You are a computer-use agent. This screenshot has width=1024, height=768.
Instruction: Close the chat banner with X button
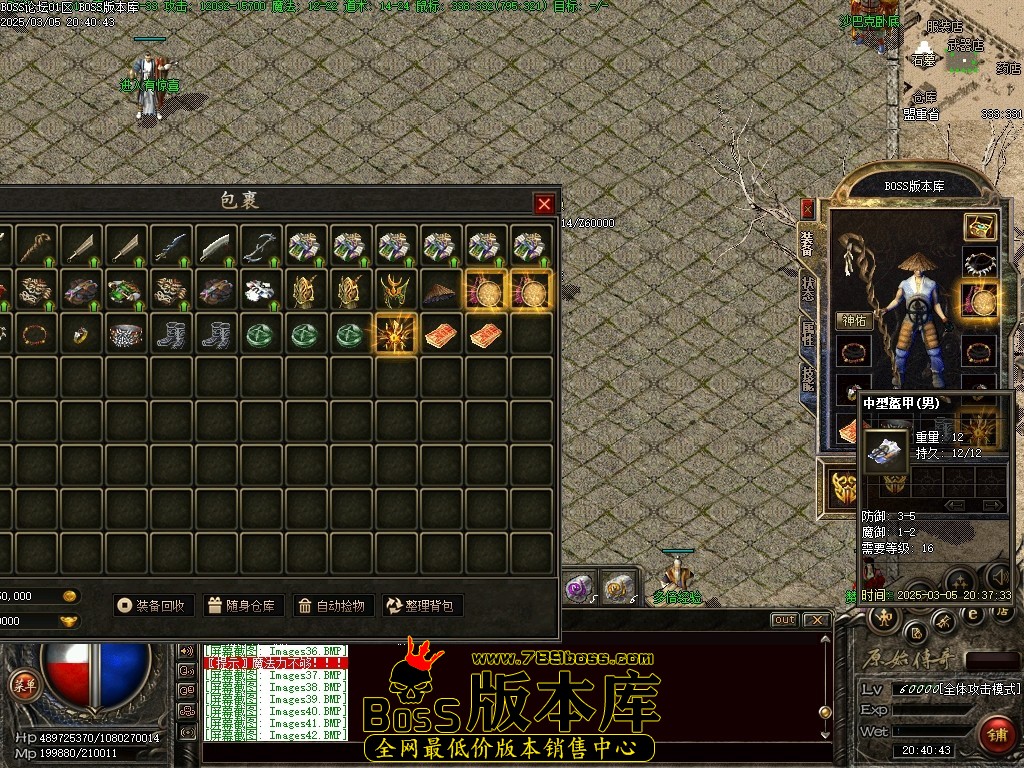coord(817,620)
